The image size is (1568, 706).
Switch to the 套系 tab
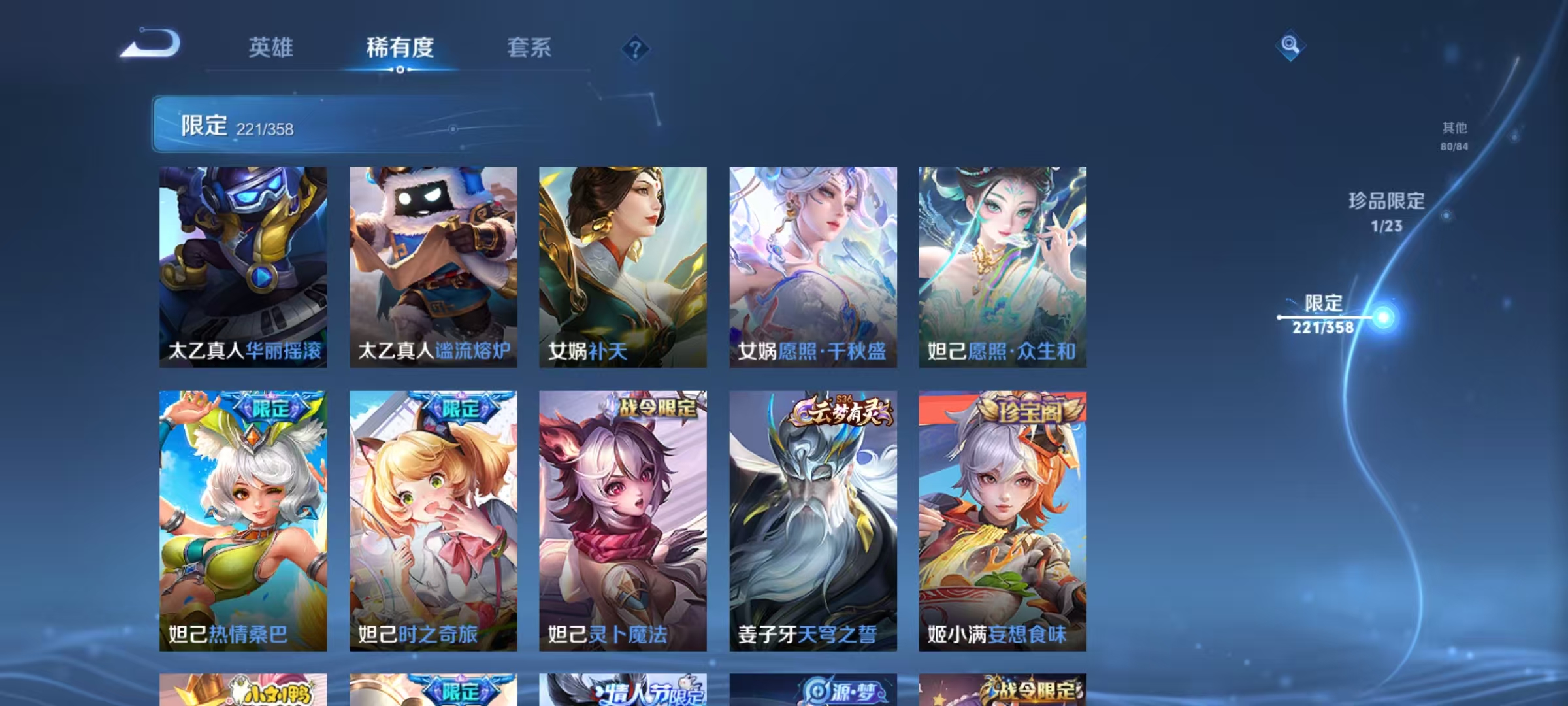point(529,48)
